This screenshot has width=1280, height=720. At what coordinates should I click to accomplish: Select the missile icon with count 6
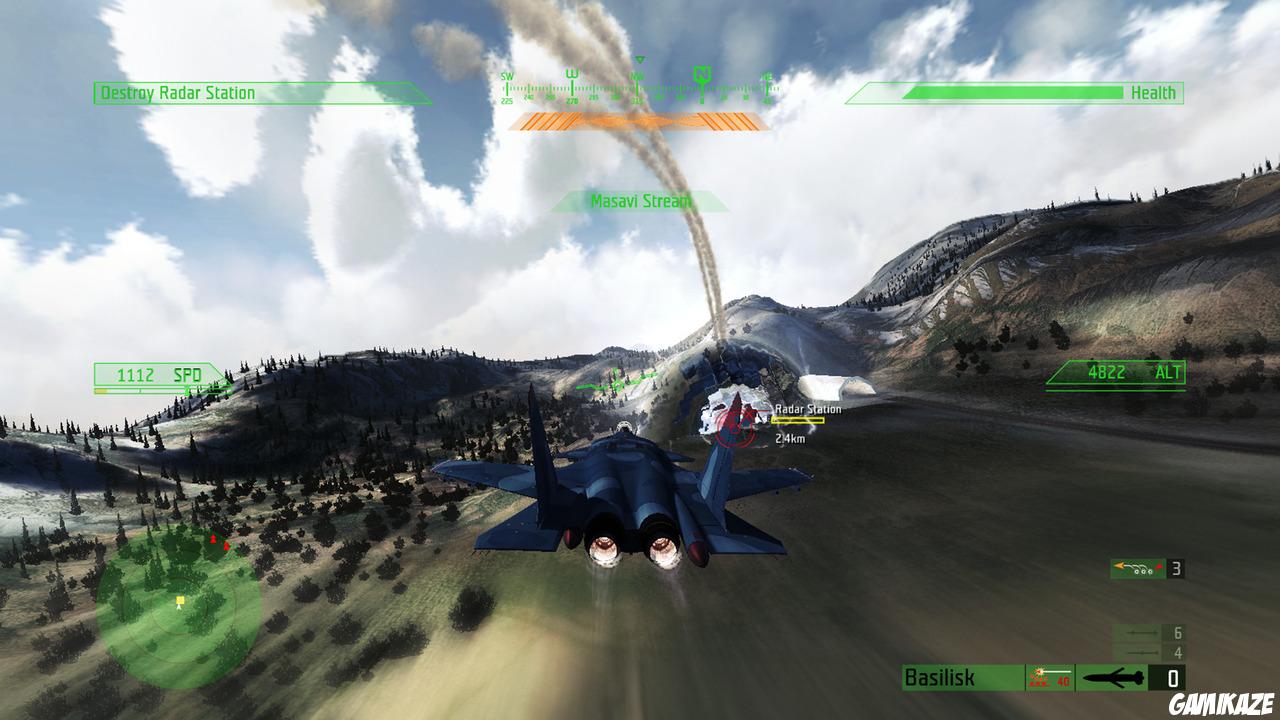point(1140,633)
